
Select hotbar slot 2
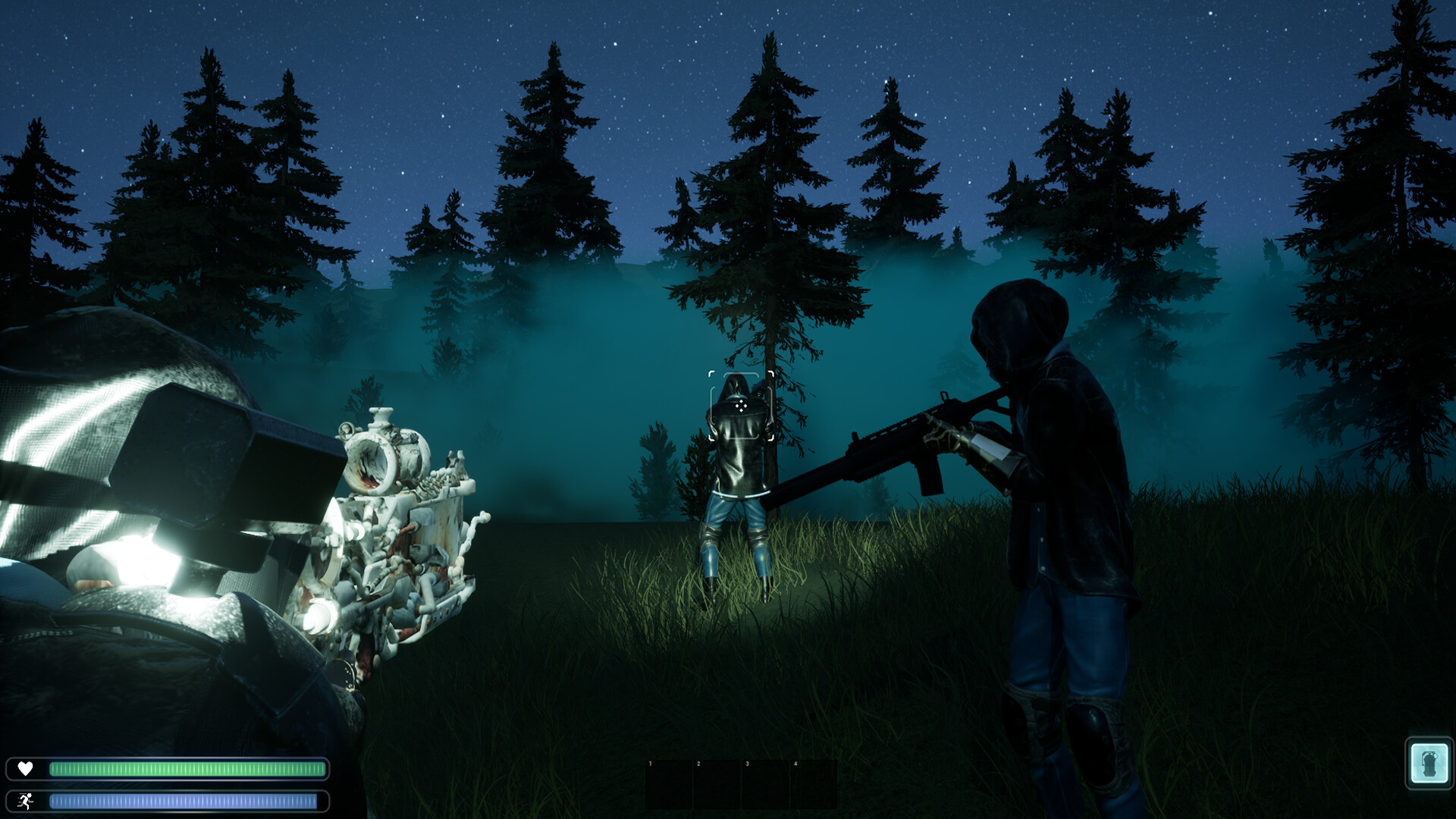(717, 785)
